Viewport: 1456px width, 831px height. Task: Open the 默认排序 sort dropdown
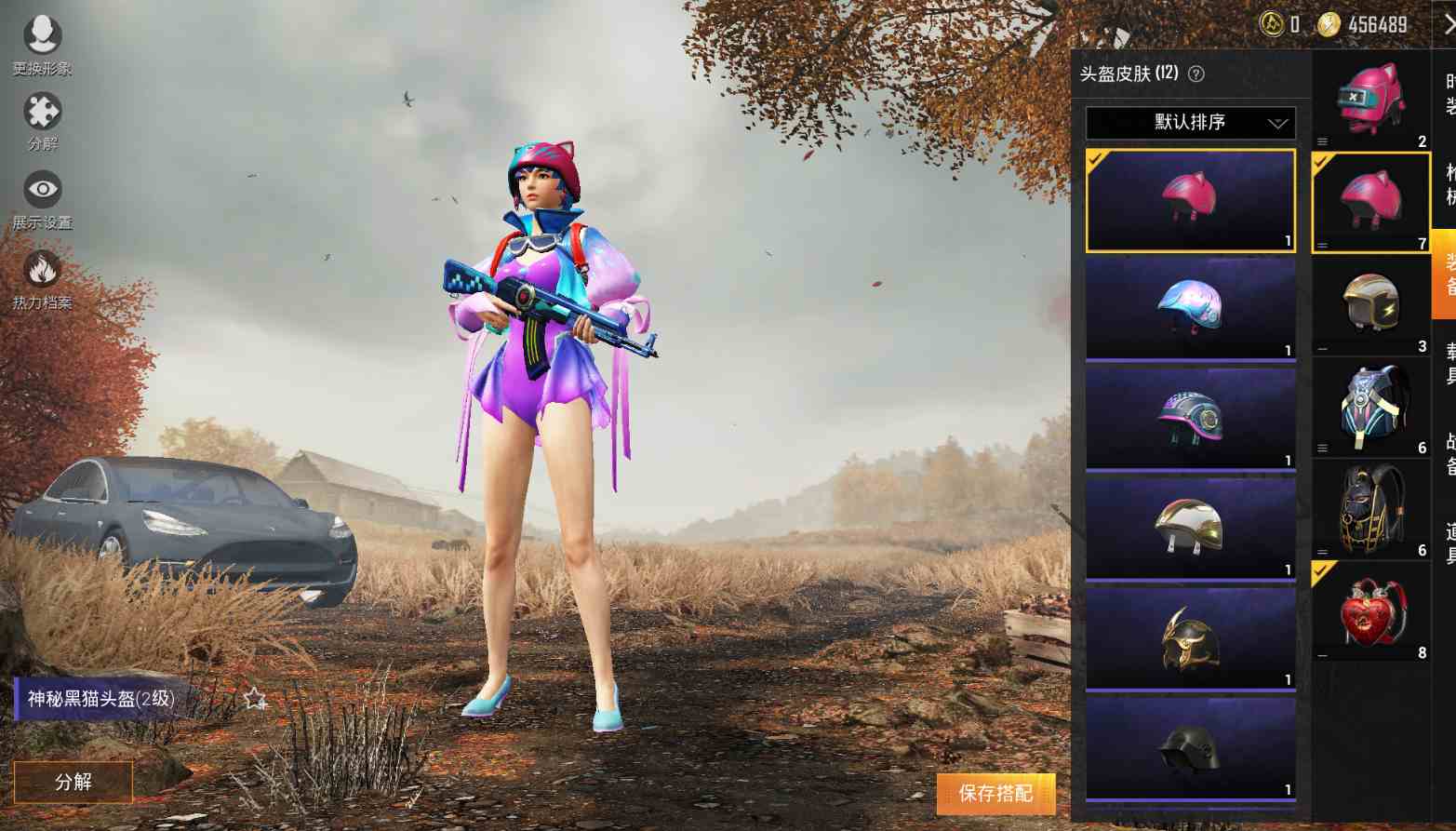pyautogui.click(x=1190, y=122)
